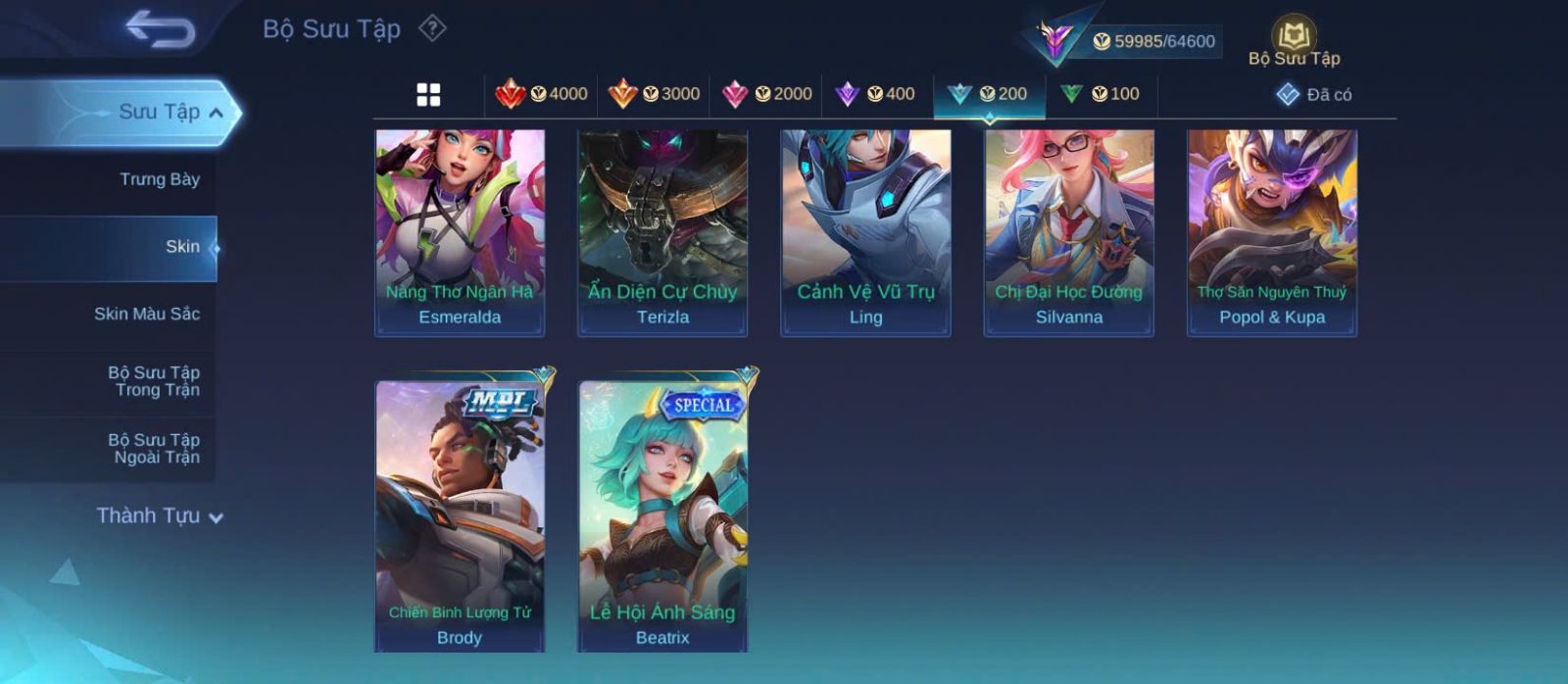The height and width of the screenshot is (684, 1568).
Task: Pick the Beatrix Special skin card
Action: pyautogui.click(x=662, y=514)
